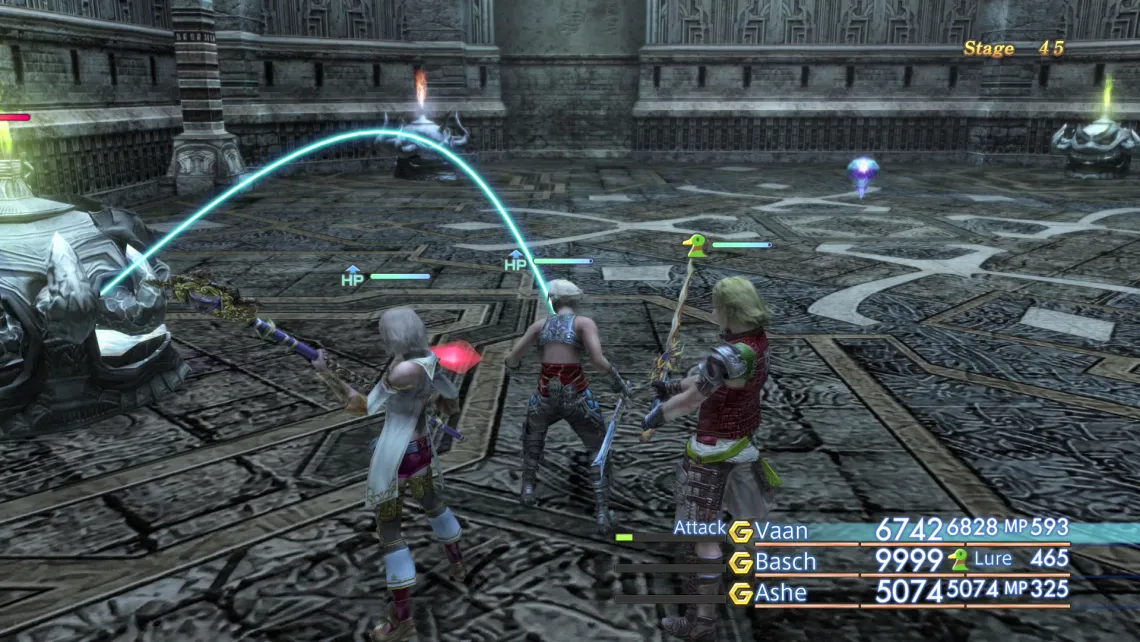
Task: Select Basch in the party list
Action: point(786,562)
